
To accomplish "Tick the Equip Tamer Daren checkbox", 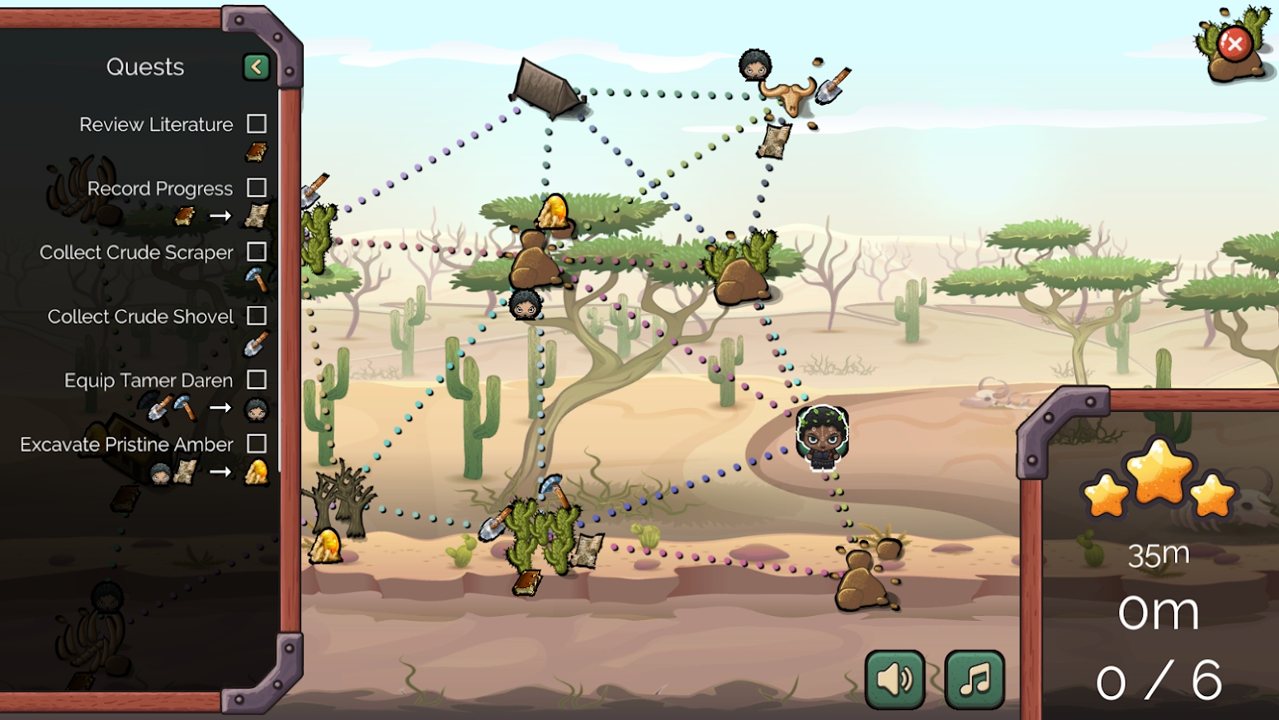I will point(257,380).
